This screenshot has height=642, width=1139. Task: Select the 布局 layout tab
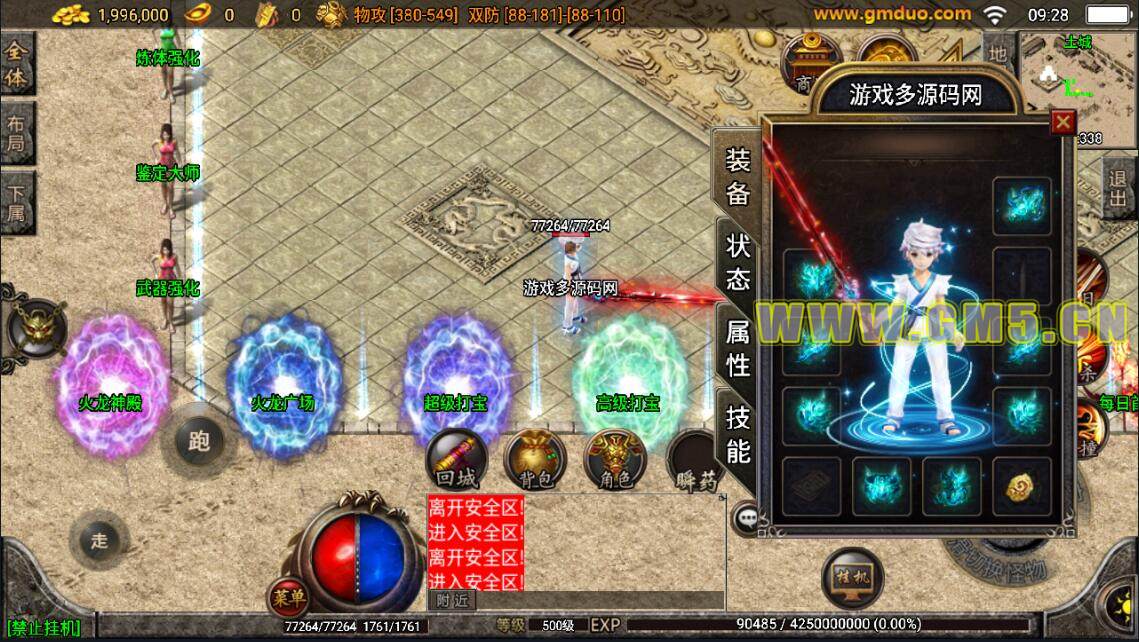click(x=16, y=135)
